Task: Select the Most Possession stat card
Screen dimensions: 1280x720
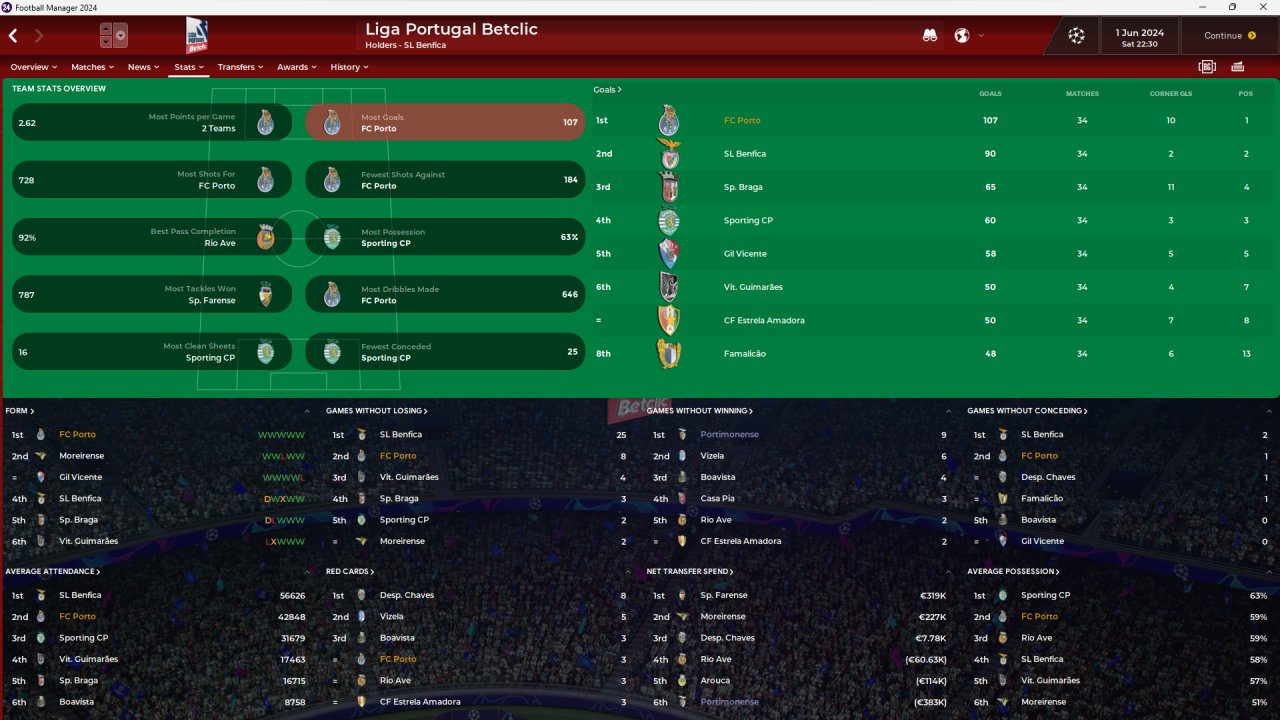Action: 445,237
